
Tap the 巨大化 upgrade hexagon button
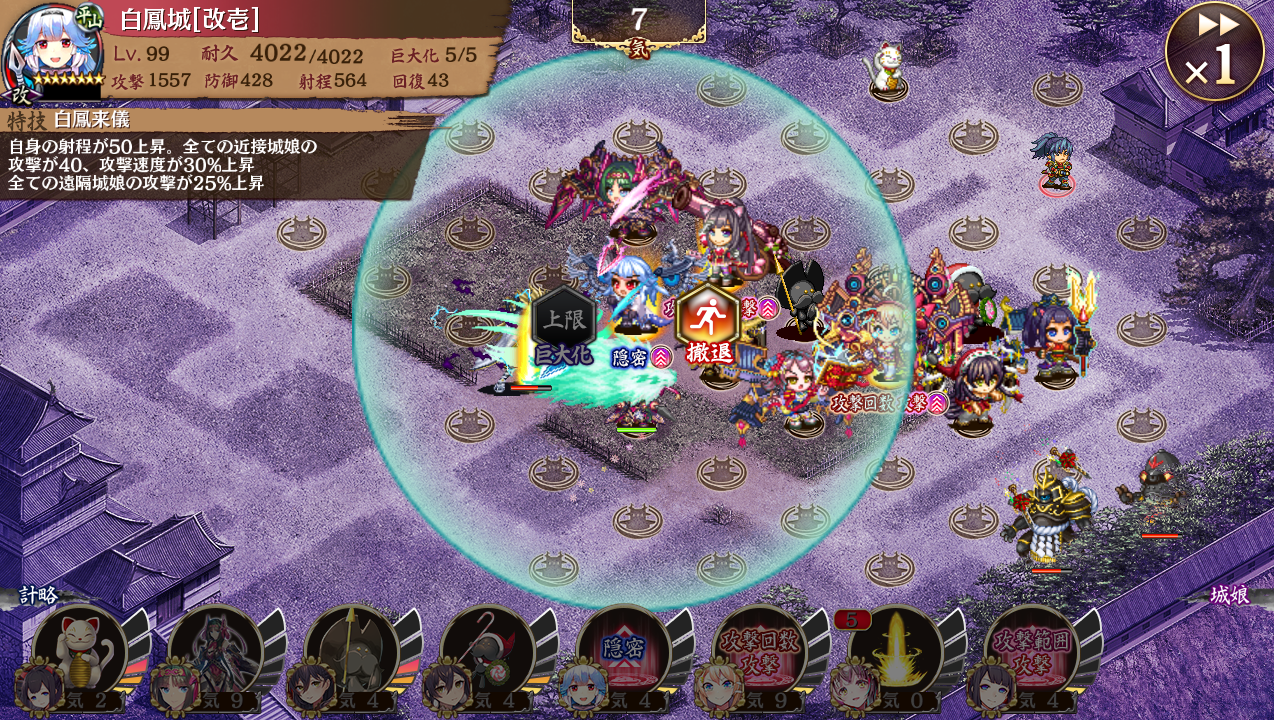[x=564, y=324]
